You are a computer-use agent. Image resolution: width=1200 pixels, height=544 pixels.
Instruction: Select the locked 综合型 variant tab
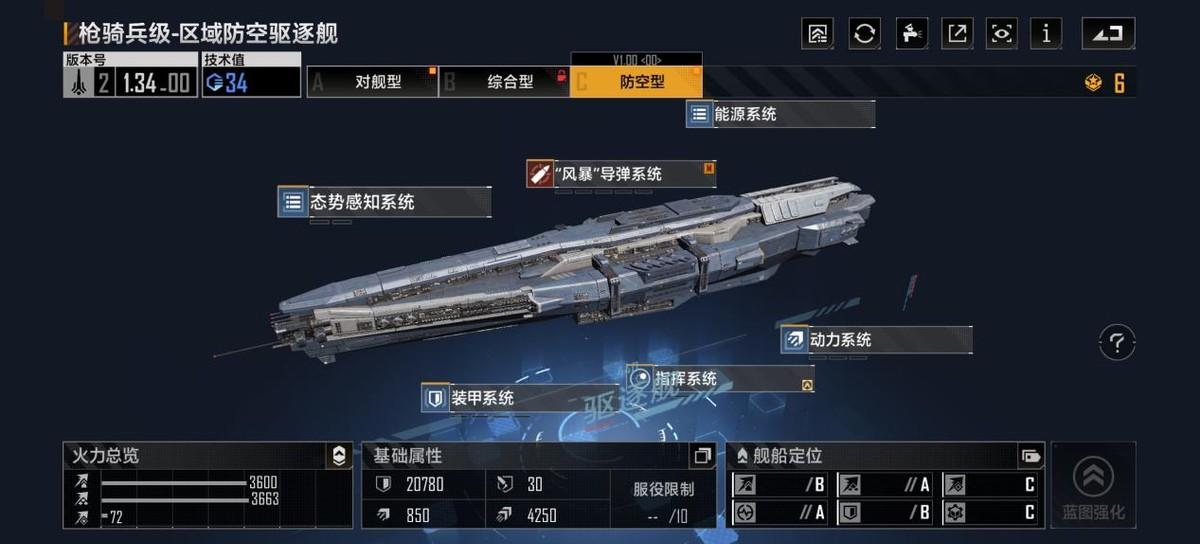[504, 82]
